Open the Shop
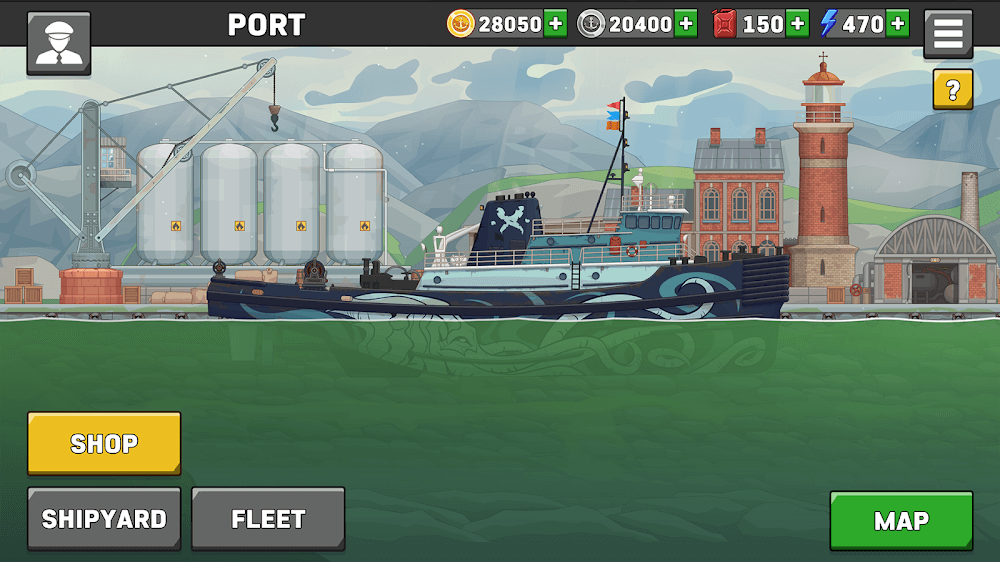This screenshot has height=562, width=1000. 104,443
